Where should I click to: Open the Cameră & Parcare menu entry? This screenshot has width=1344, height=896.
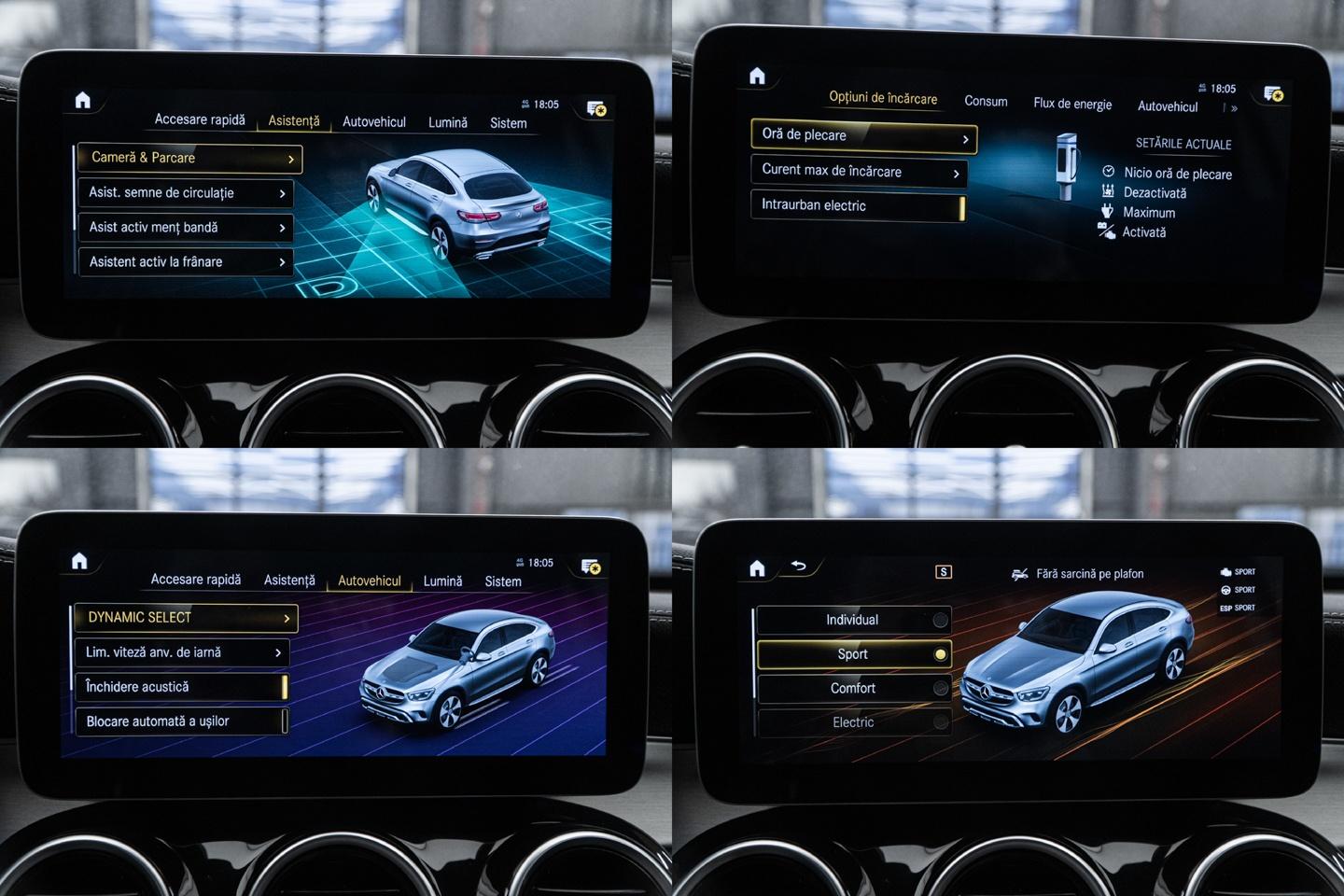[189, 158]
